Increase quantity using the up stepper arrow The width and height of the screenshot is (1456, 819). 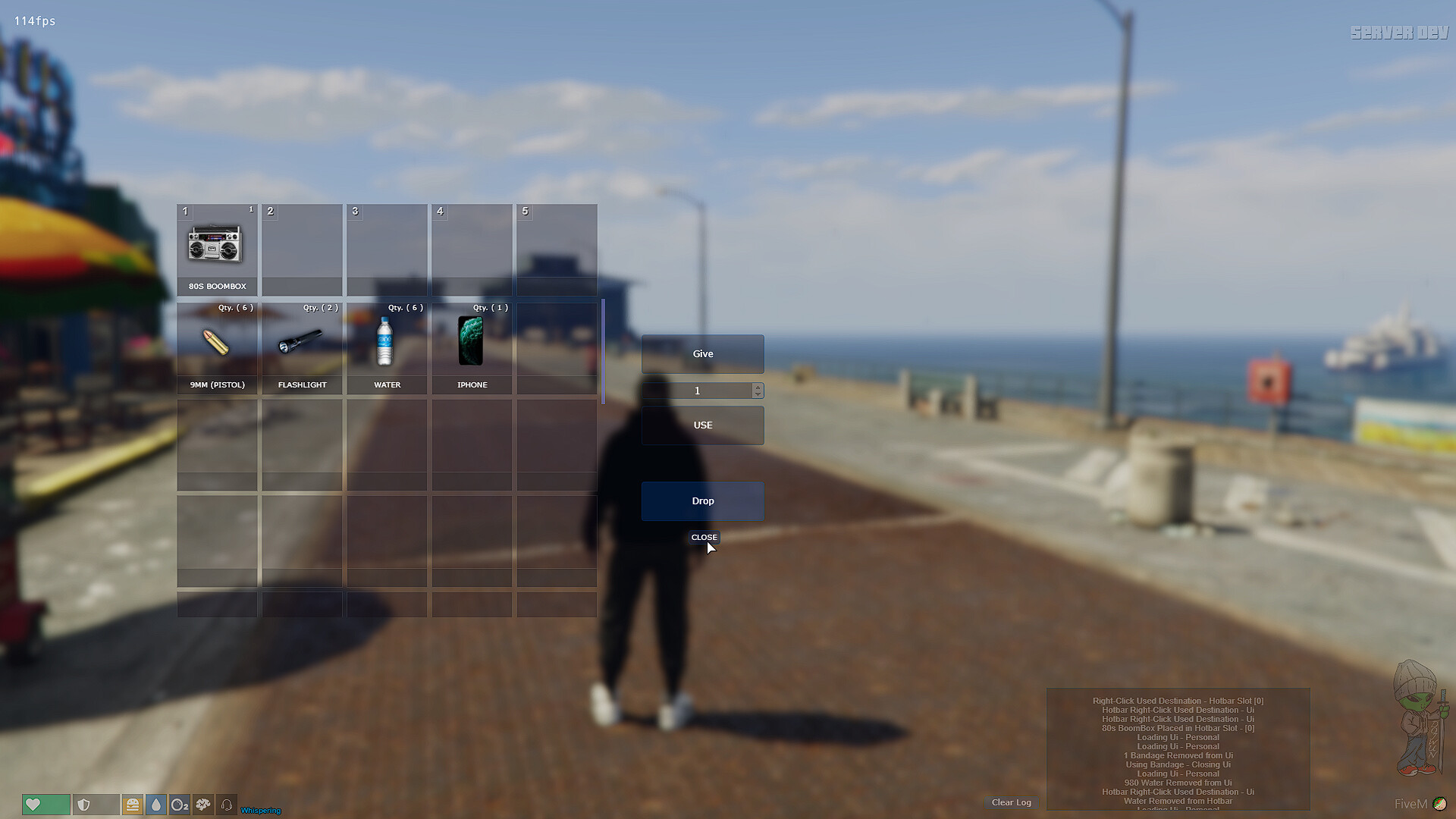pyautogui.click(x=758, y=387)
